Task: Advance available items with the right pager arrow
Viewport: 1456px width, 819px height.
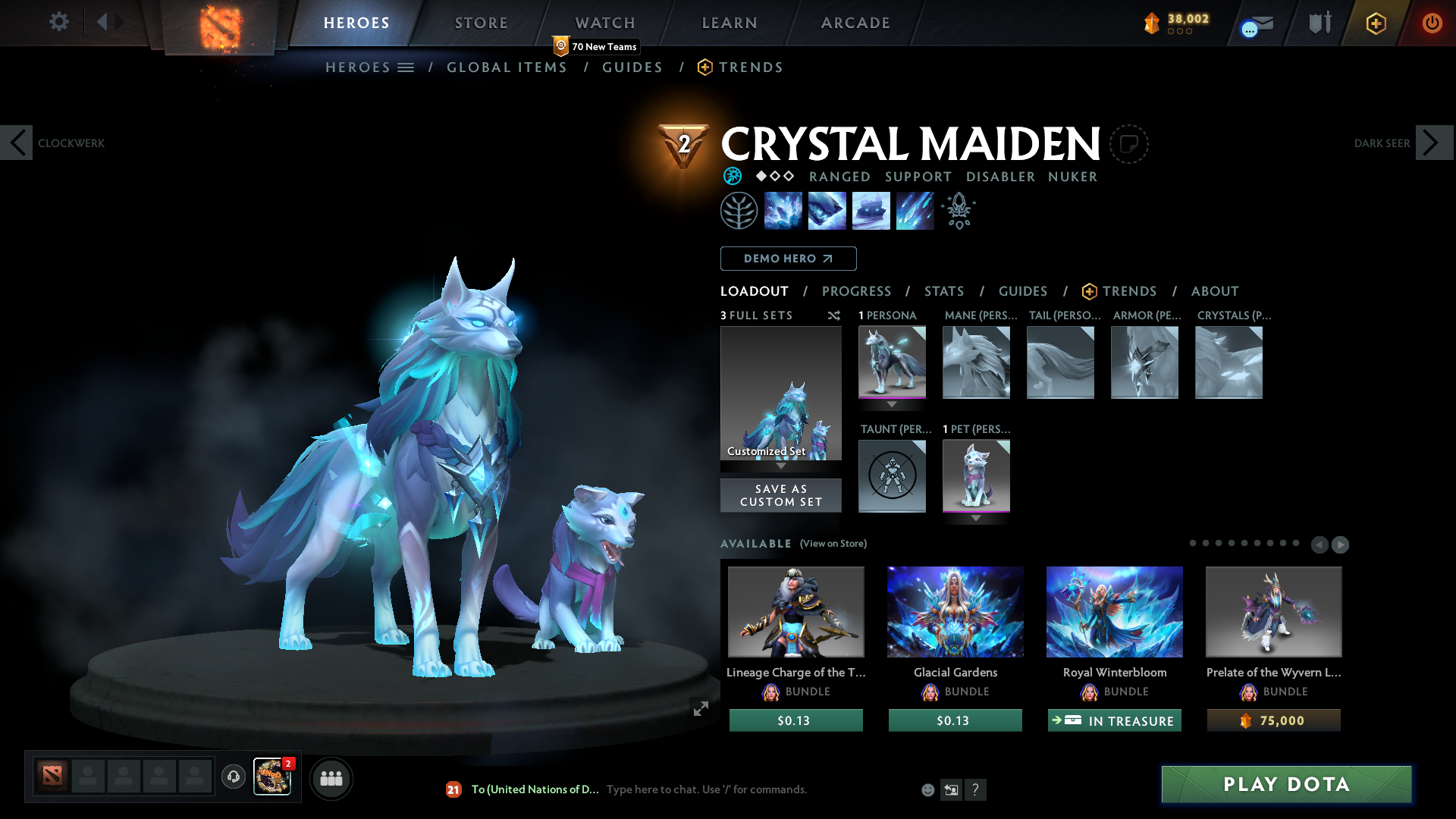Action: tap(1340, 544)
